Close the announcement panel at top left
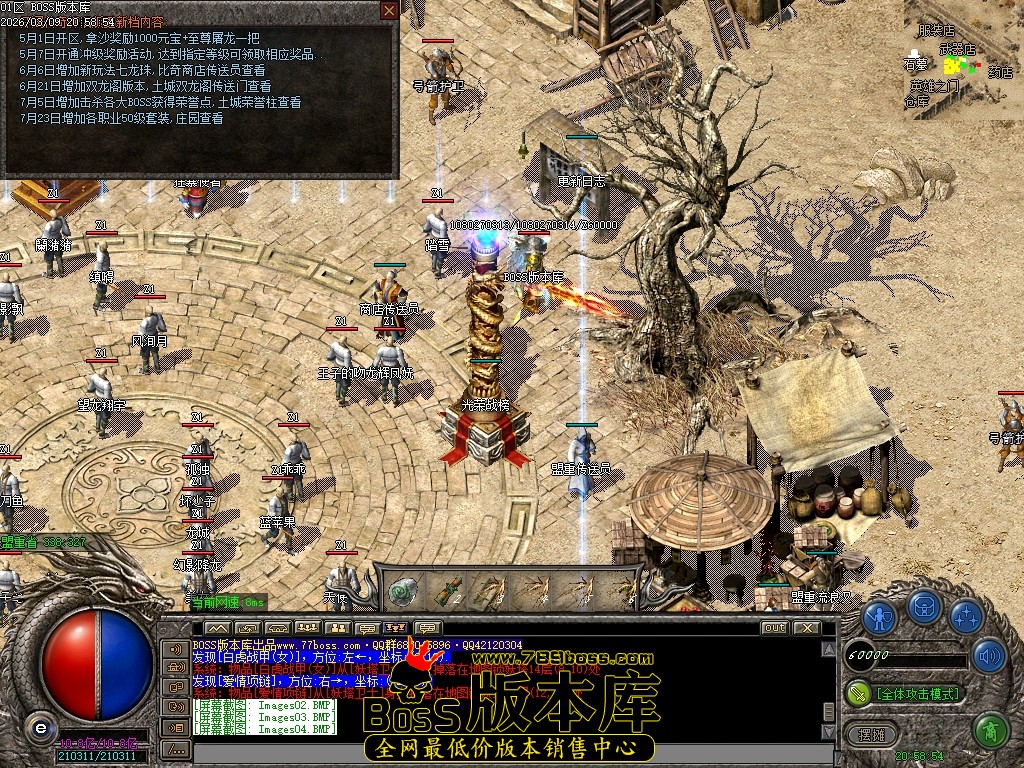The width and height of the screenshot is (1024, 768). click(389, 11)
